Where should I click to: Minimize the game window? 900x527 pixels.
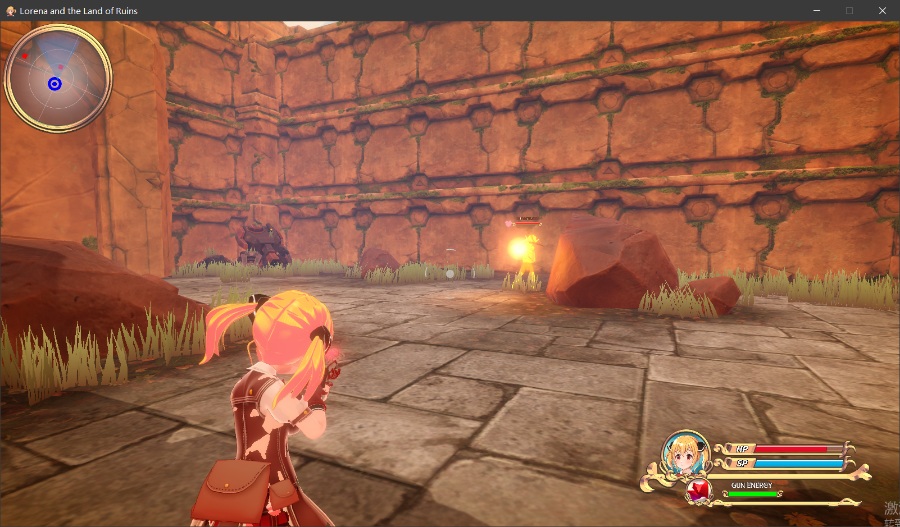coord(816,10)
